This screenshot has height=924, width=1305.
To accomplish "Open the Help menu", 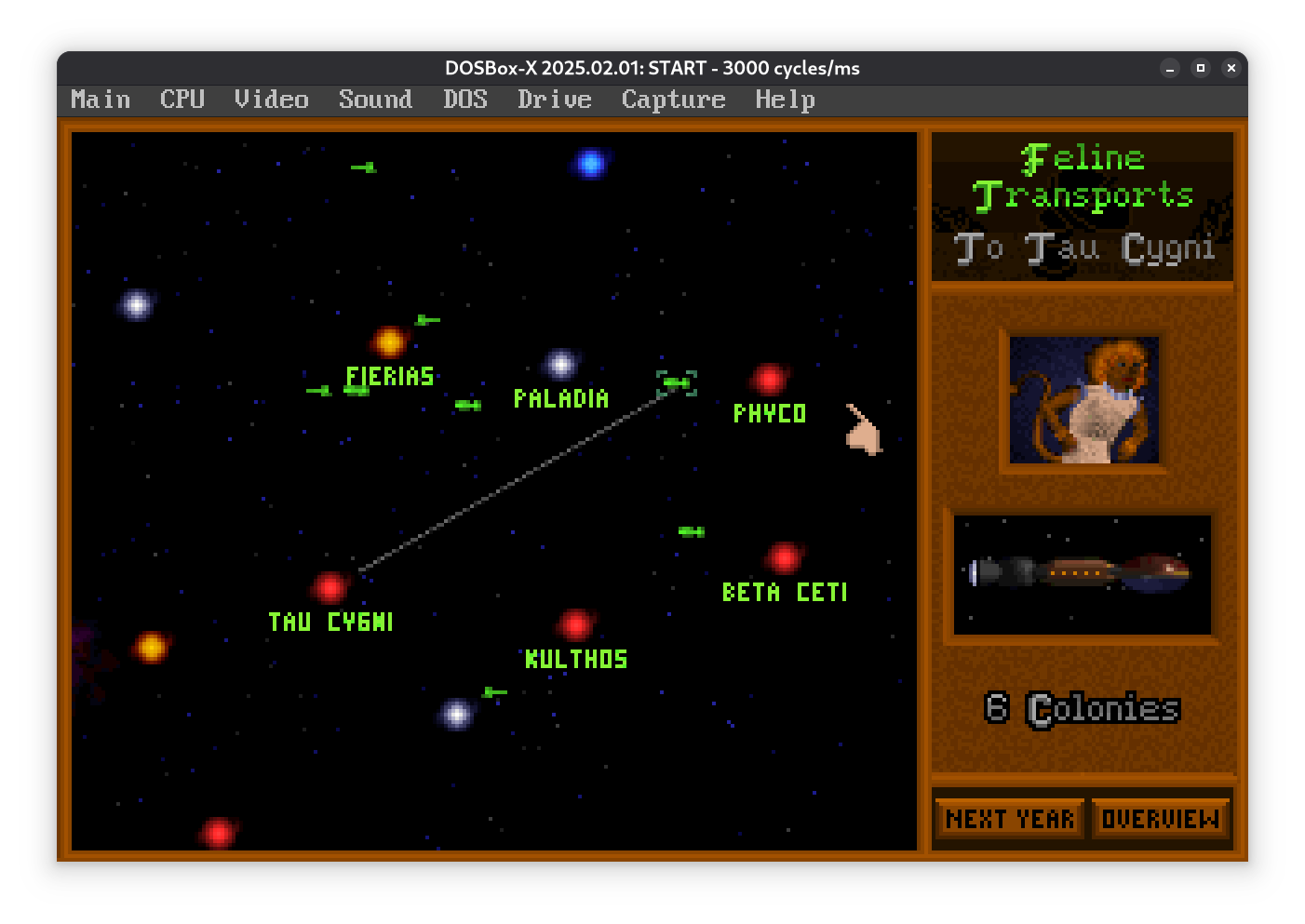I will [785, 100].
